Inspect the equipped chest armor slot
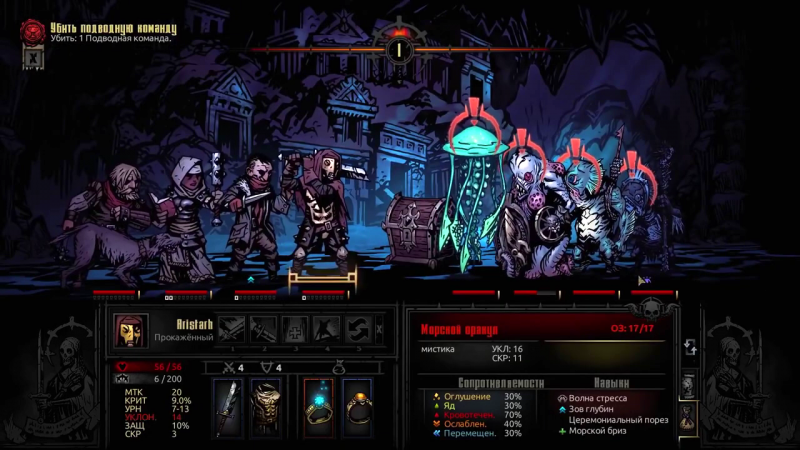 265,407
